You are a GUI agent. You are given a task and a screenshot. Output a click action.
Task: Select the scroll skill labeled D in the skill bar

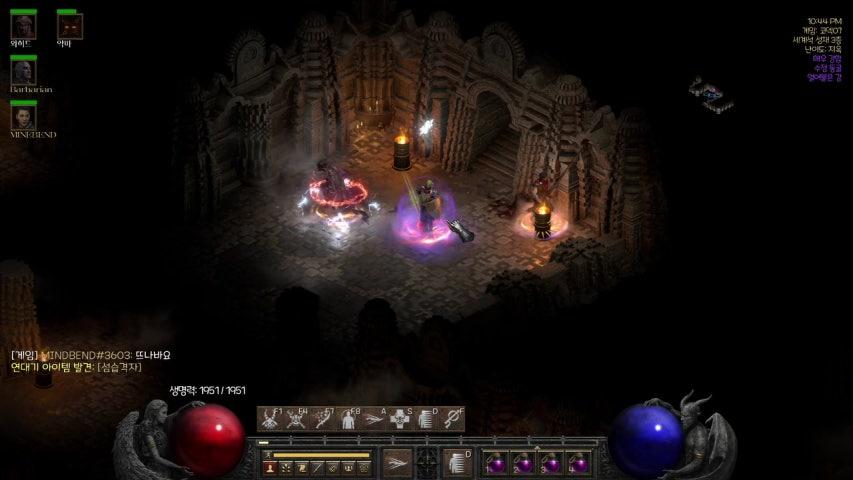click(x=426, y=419)
